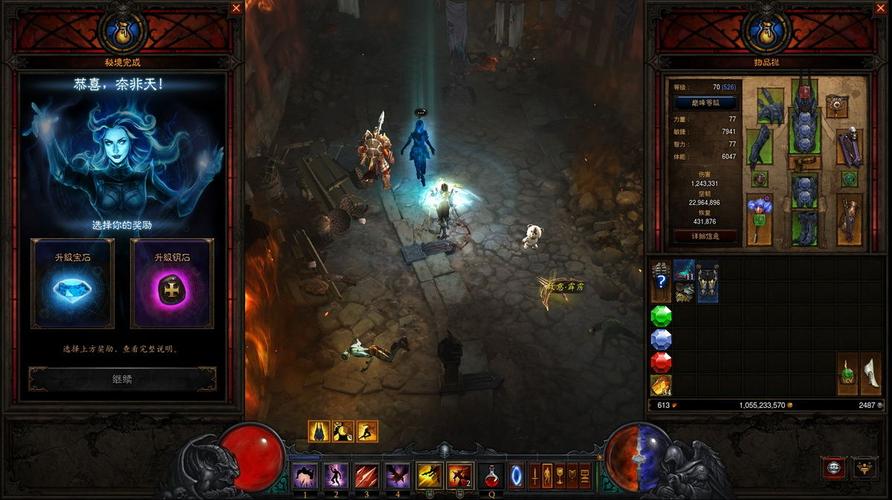Select the white diamond gem in inventory
This screenshot has width=892, height=500.
661,339
